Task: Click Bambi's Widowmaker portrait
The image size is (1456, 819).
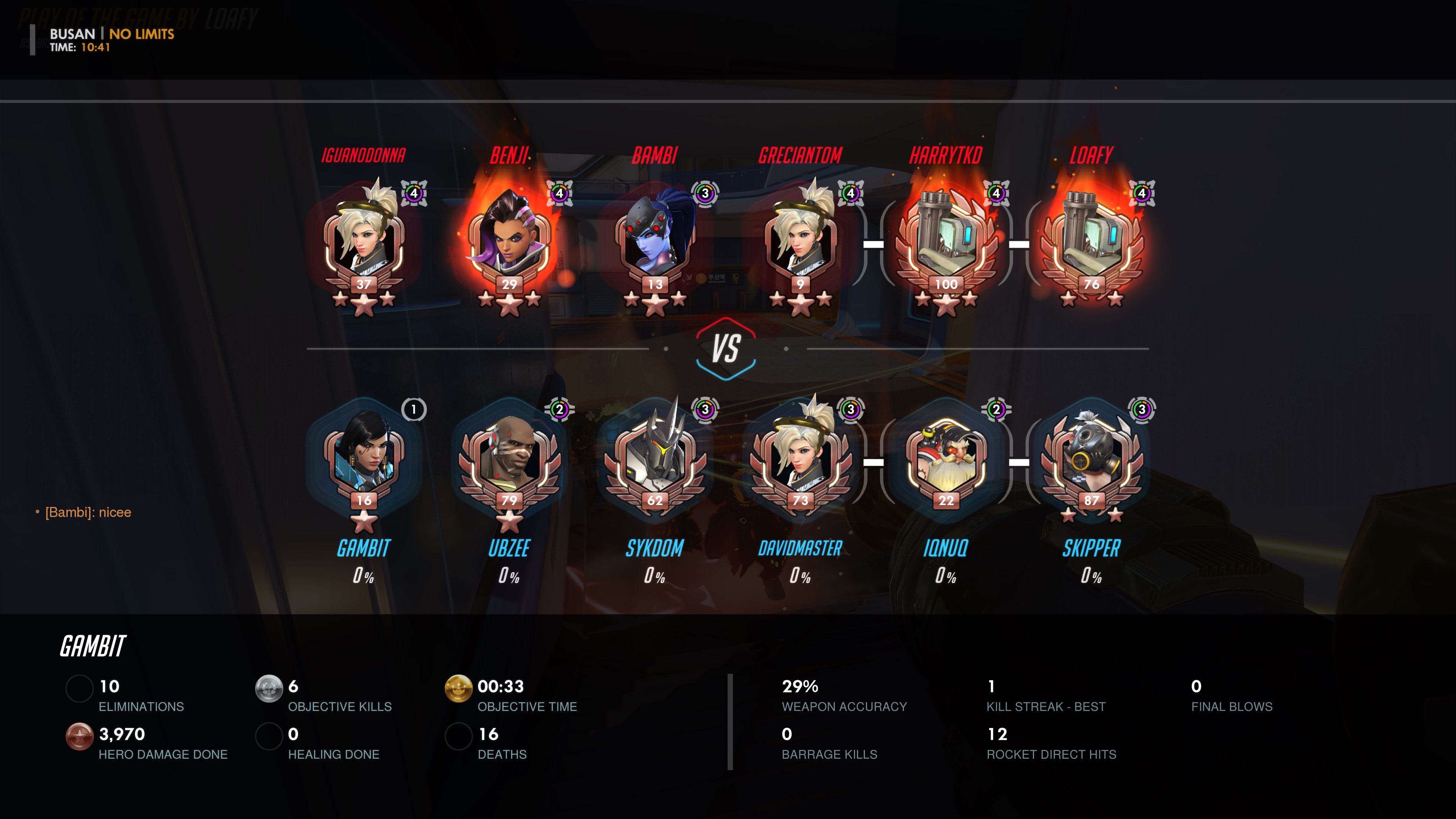Action: point(655,237)
